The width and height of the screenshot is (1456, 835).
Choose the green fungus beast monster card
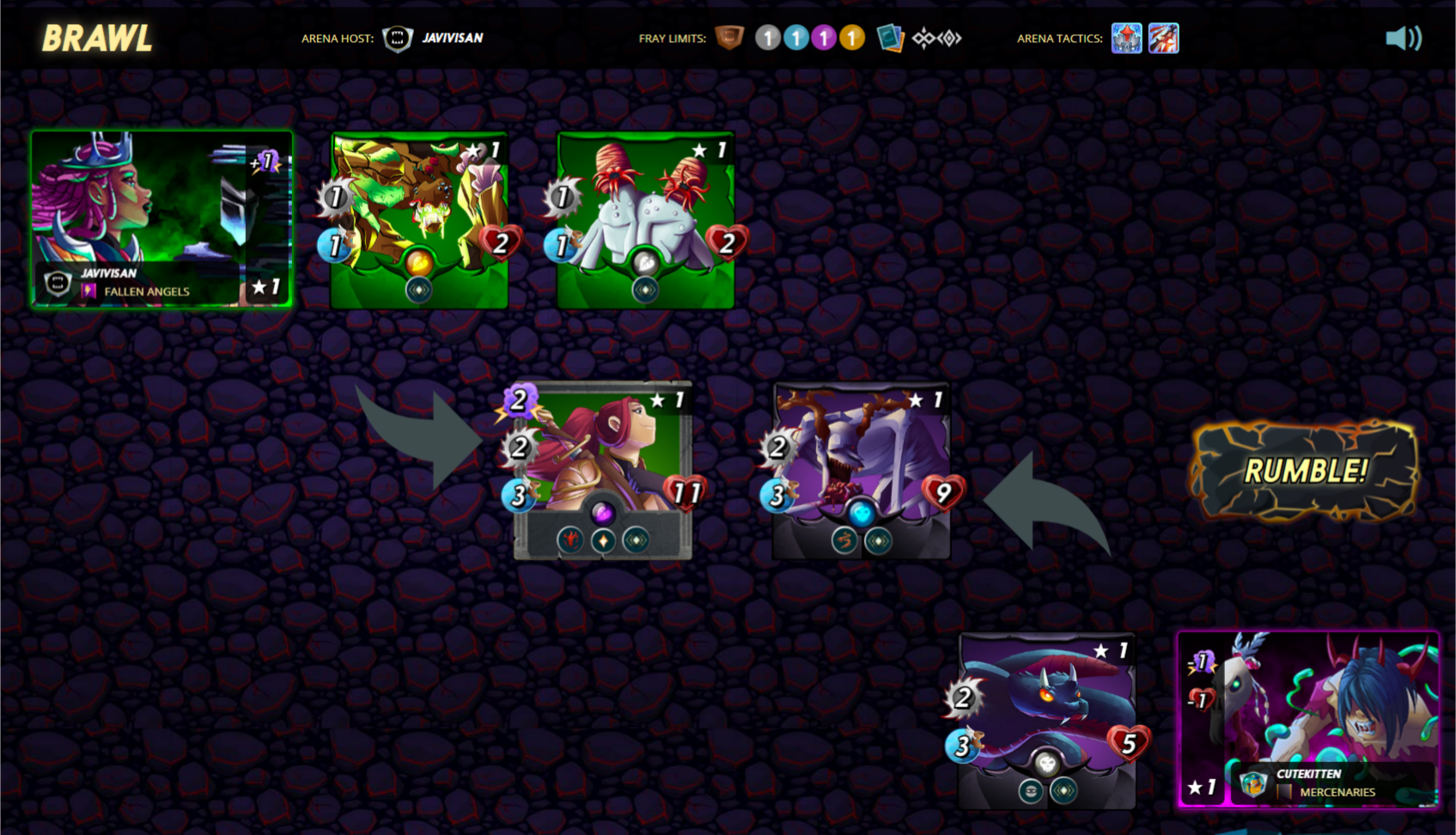click(x=419, y=220)
